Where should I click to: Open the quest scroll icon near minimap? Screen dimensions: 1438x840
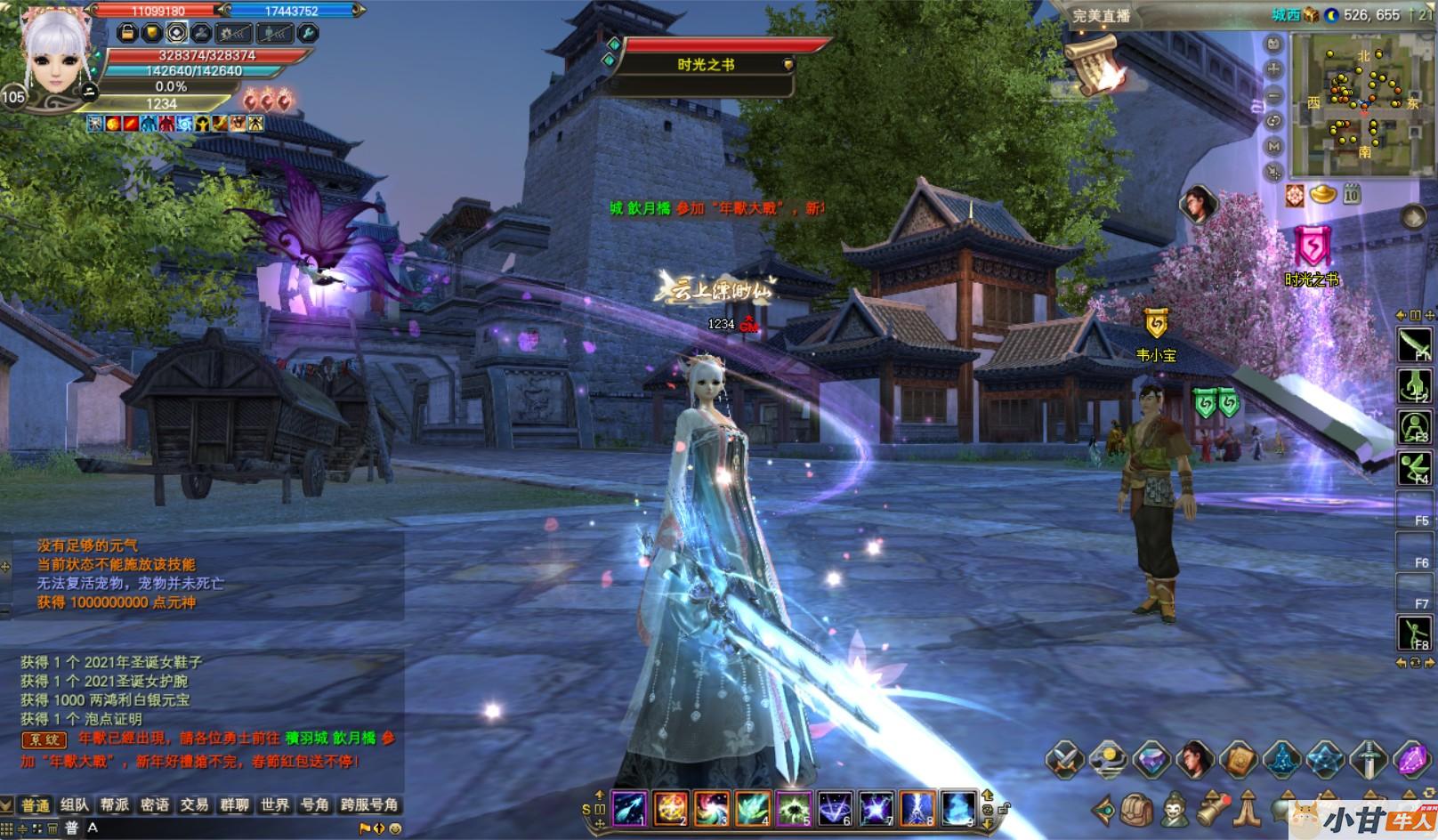pyautogui.click(x=1097, y=62)
